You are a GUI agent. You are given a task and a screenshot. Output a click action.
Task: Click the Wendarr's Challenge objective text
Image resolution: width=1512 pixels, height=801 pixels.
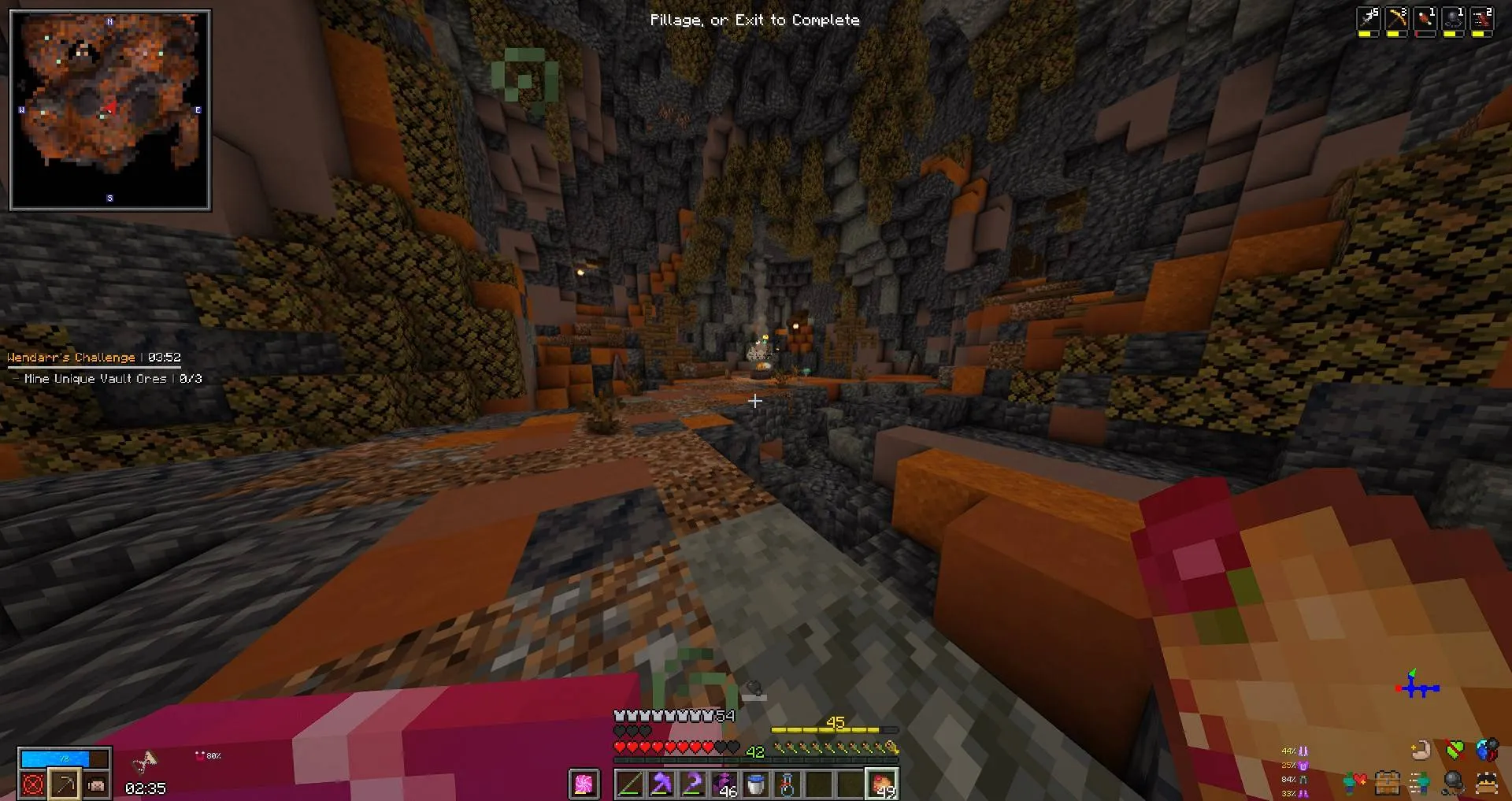(69, 357)
